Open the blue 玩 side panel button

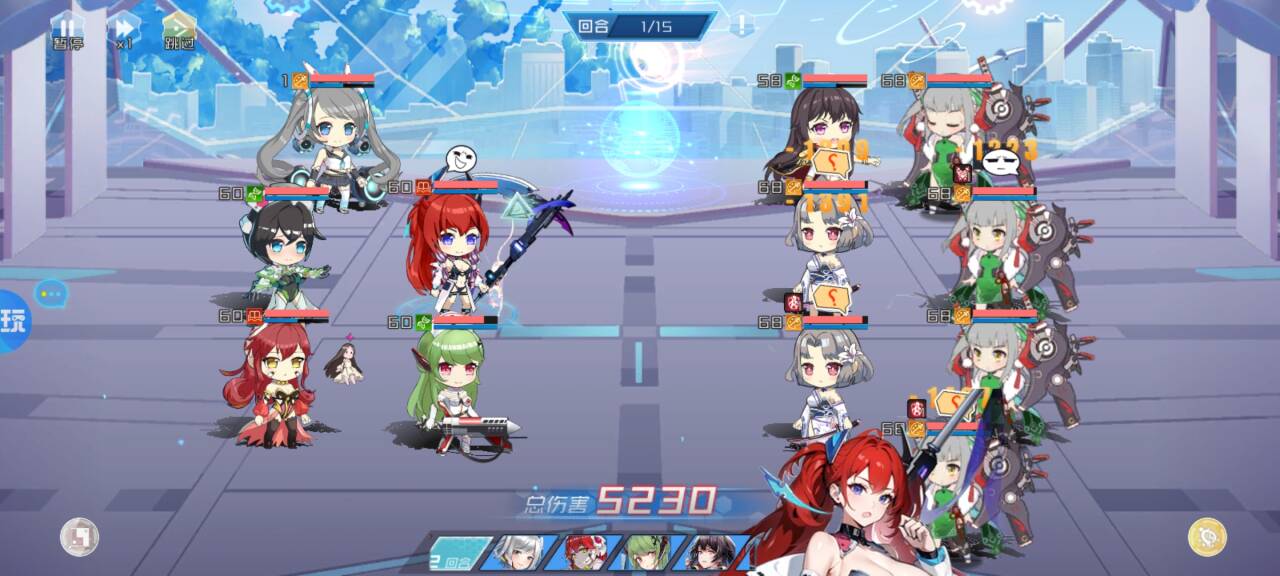coord(14,321)
